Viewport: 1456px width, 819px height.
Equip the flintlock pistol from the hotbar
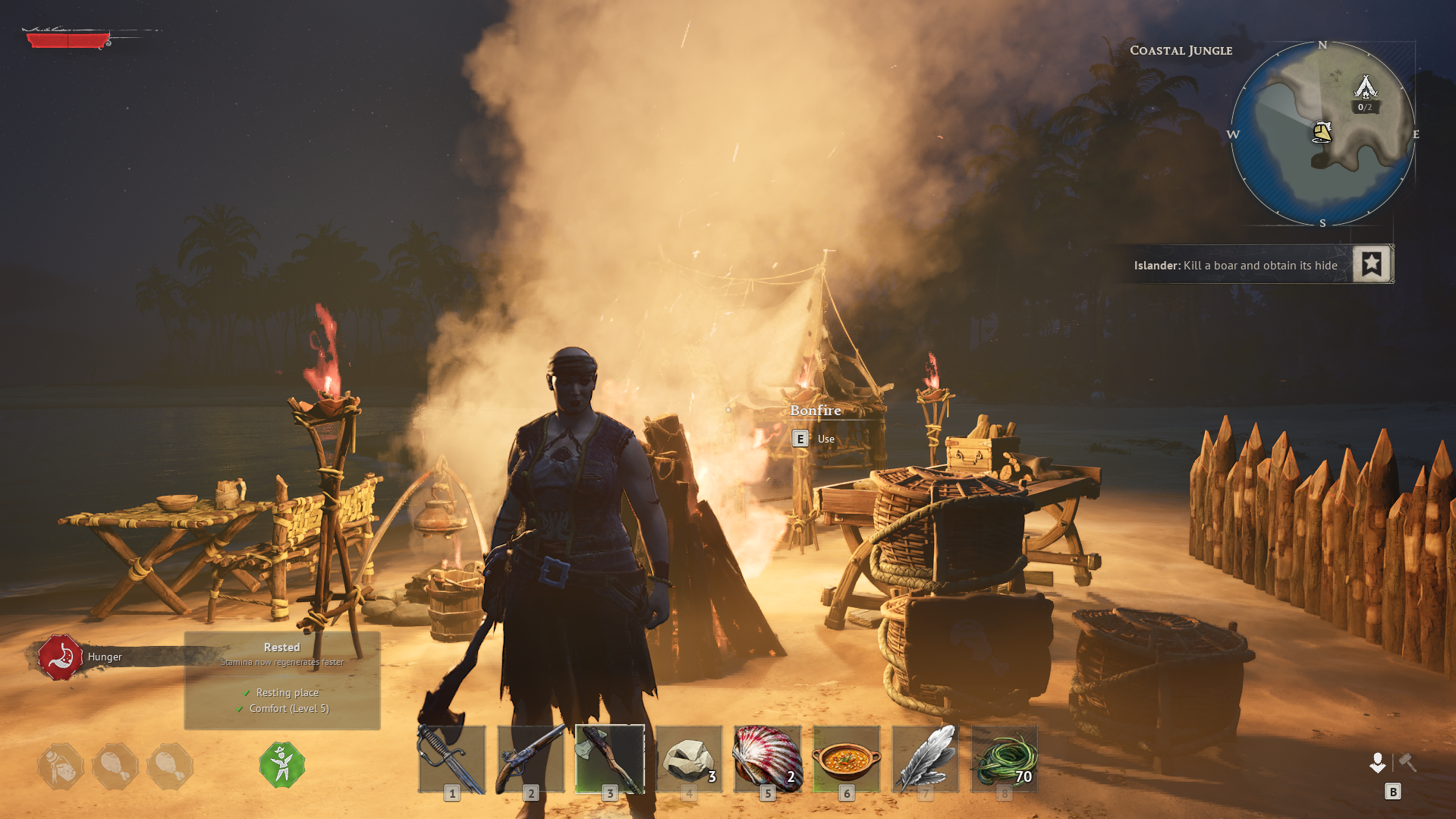(x=531, y=759)
